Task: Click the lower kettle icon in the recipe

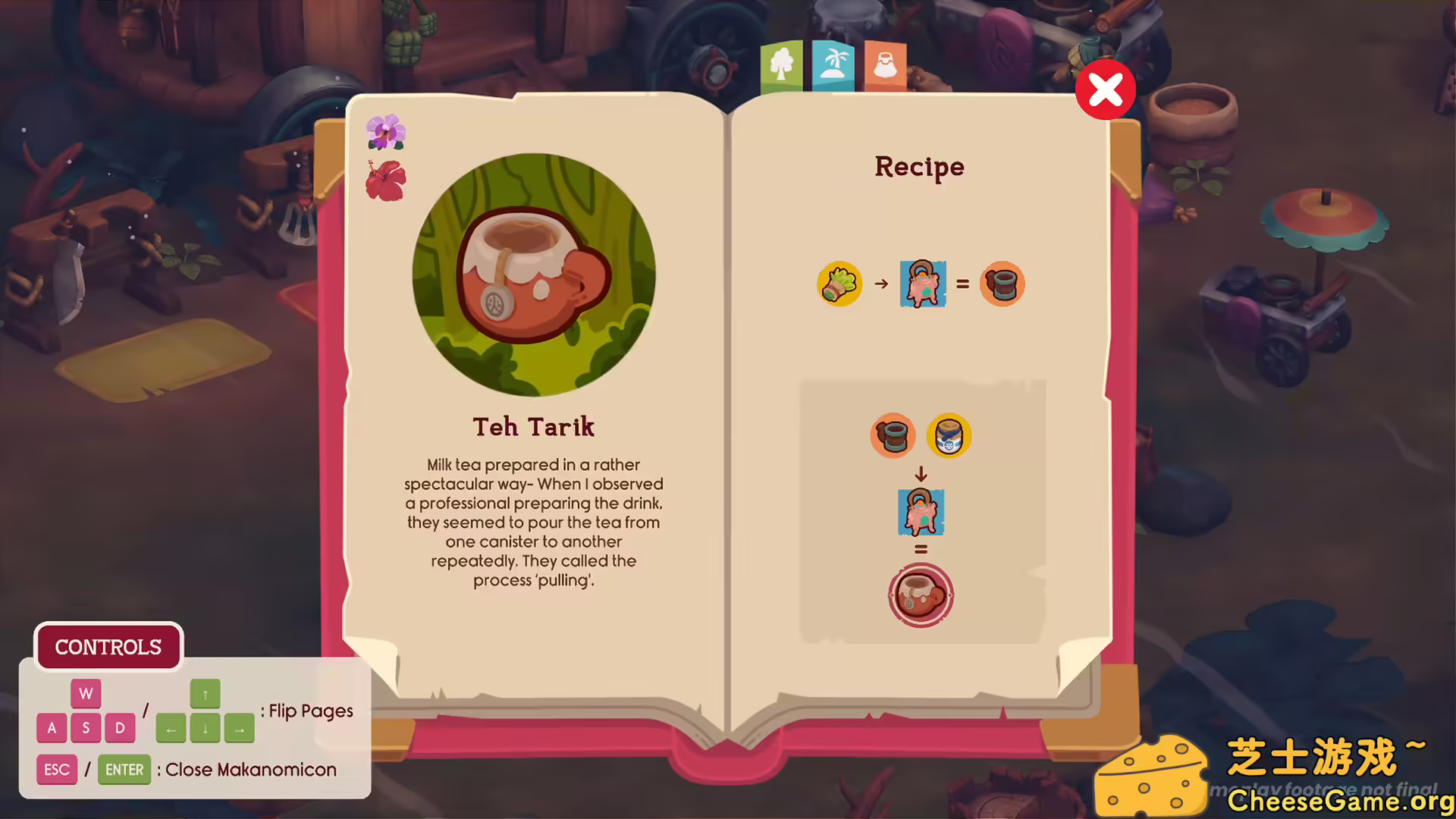Action: tap(921, 512)
